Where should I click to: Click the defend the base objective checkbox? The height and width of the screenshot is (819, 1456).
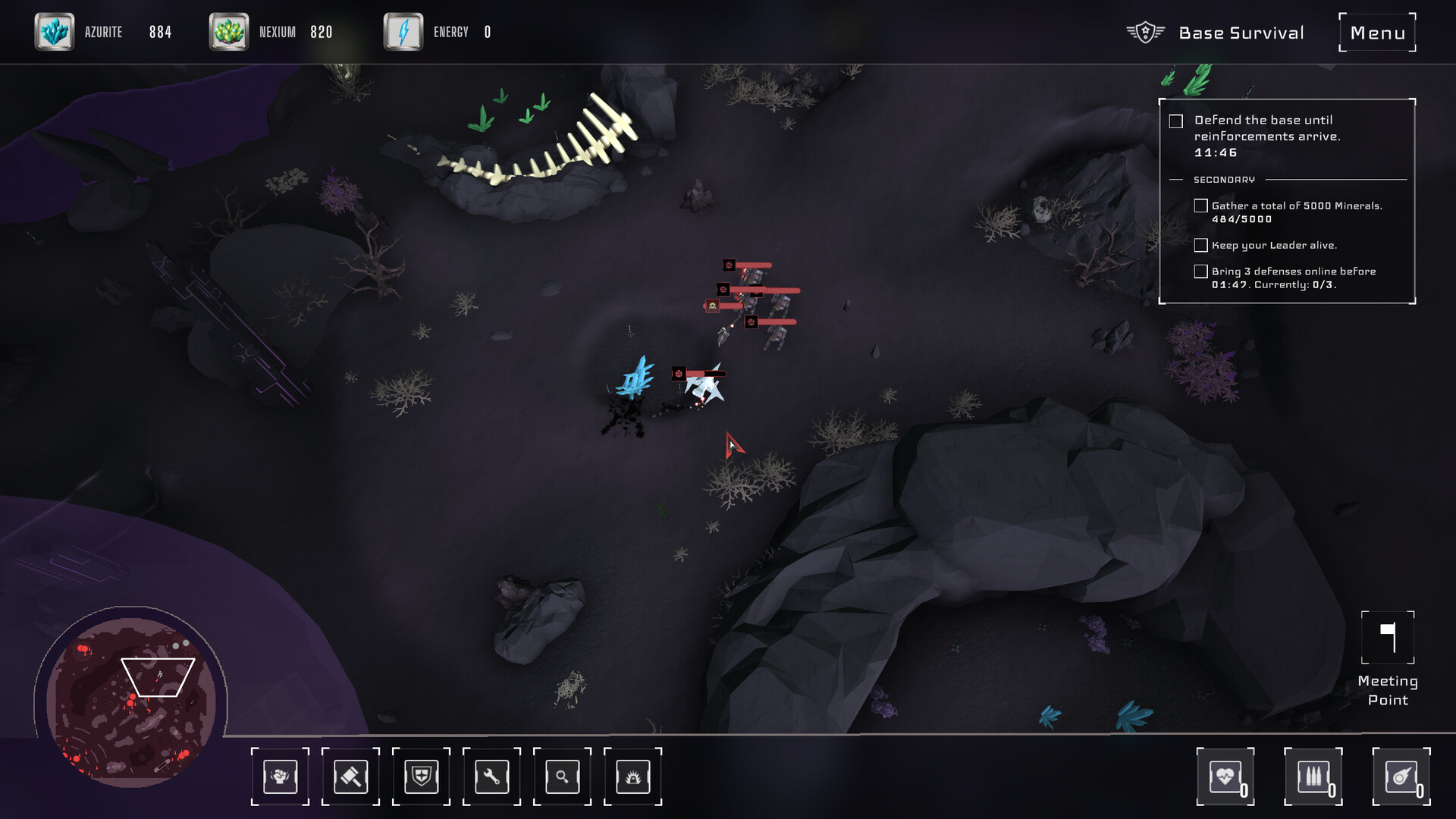[1176, 121]
